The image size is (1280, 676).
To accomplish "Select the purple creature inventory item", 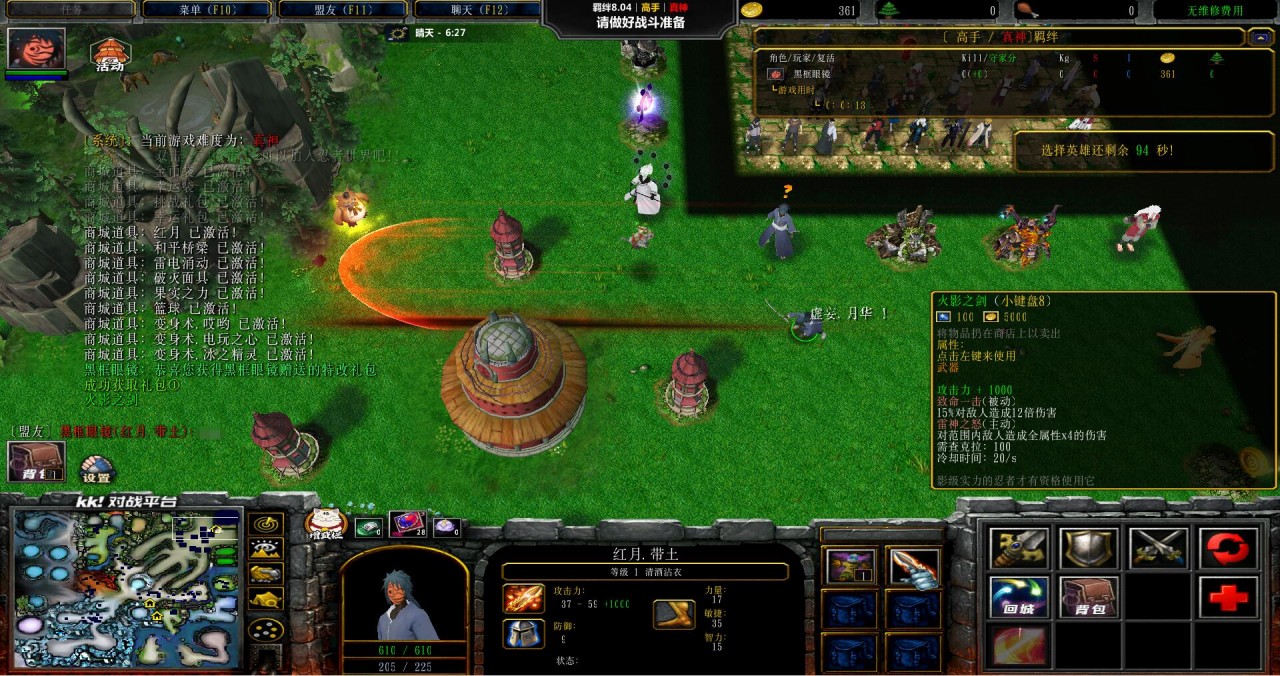I will [851, 568].
